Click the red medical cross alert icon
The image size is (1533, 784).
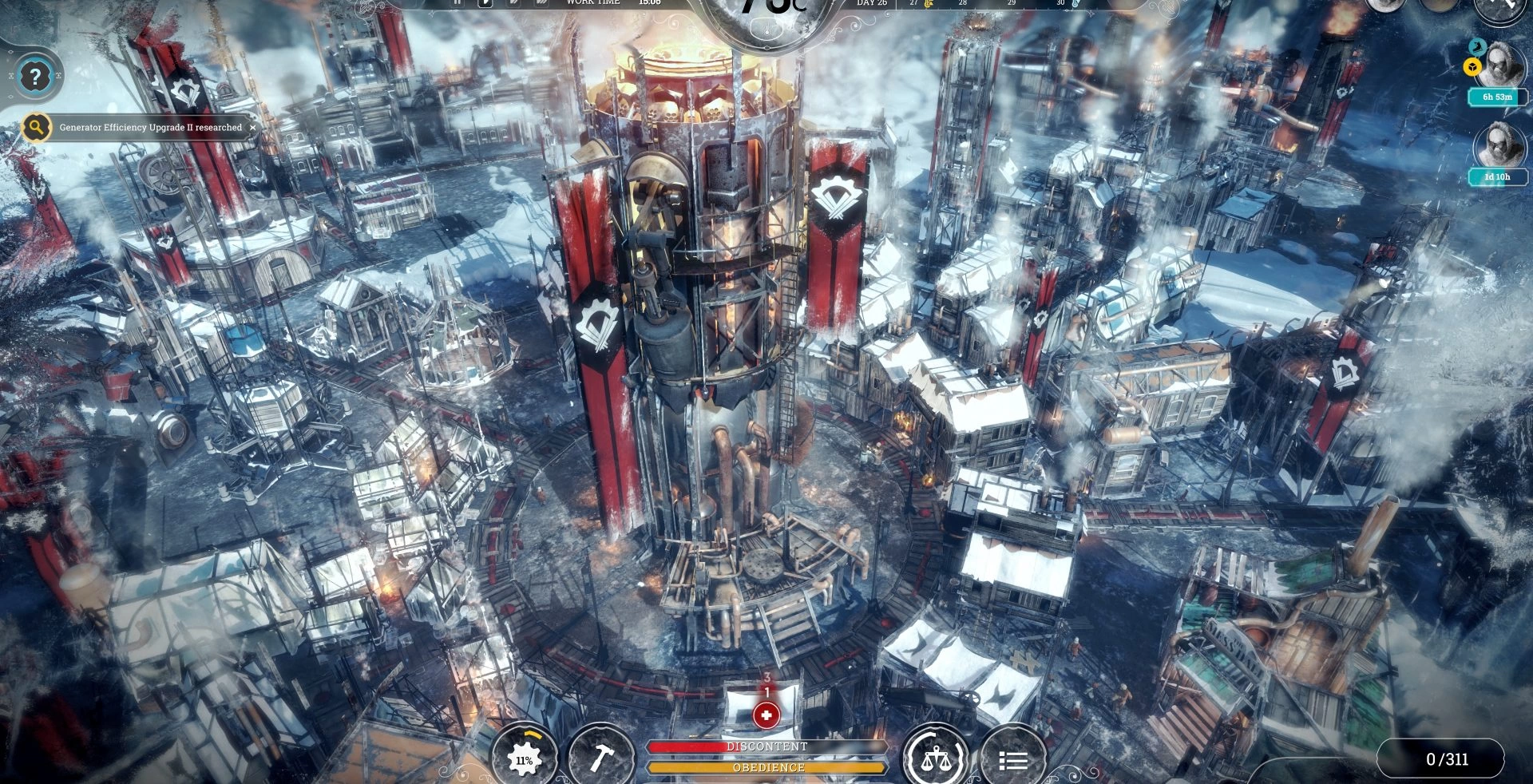click(766, 715)
